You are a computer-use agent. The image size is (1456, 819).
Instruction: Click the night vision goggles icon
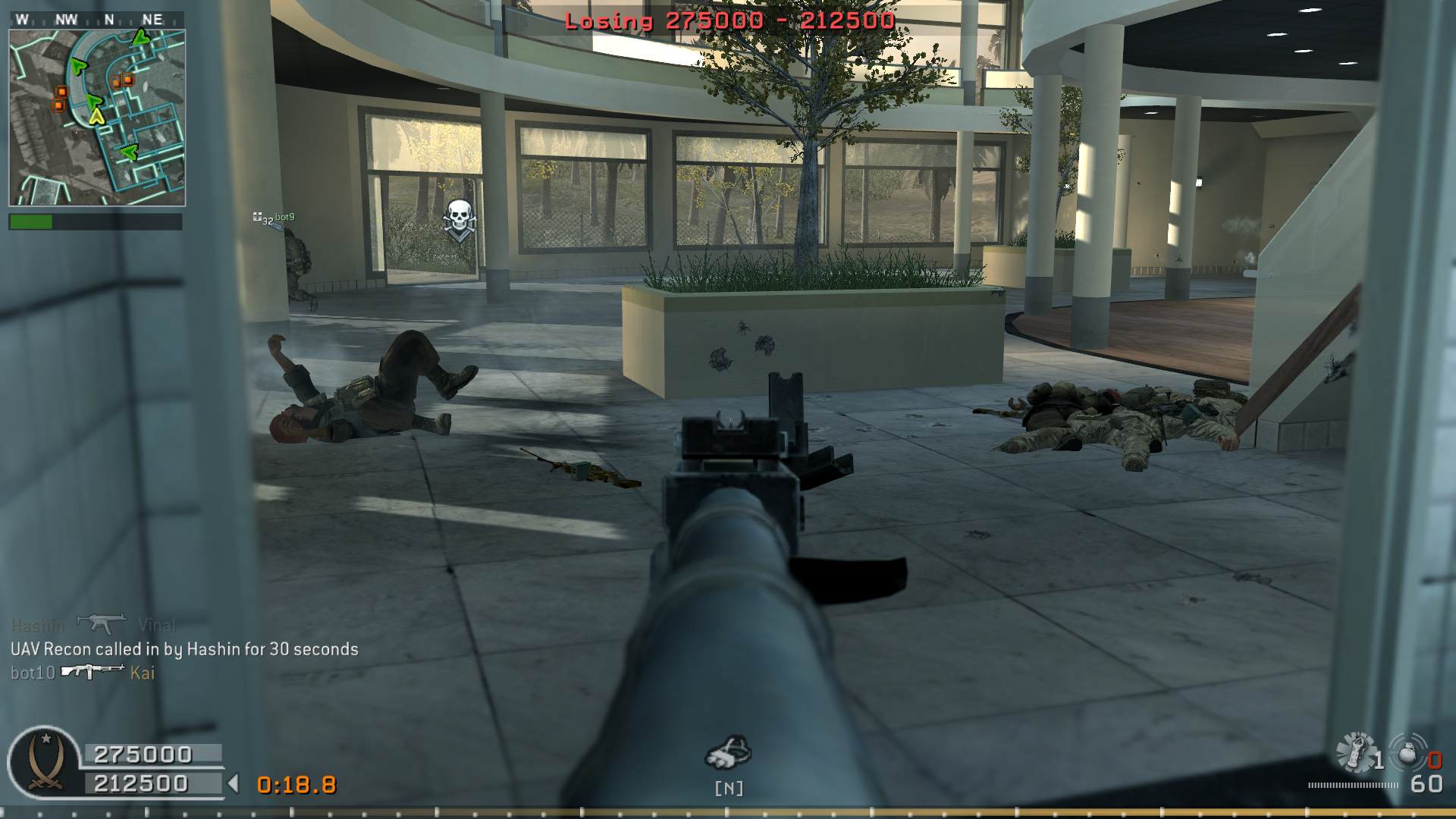pyautogui.click(x=728, y=753)
